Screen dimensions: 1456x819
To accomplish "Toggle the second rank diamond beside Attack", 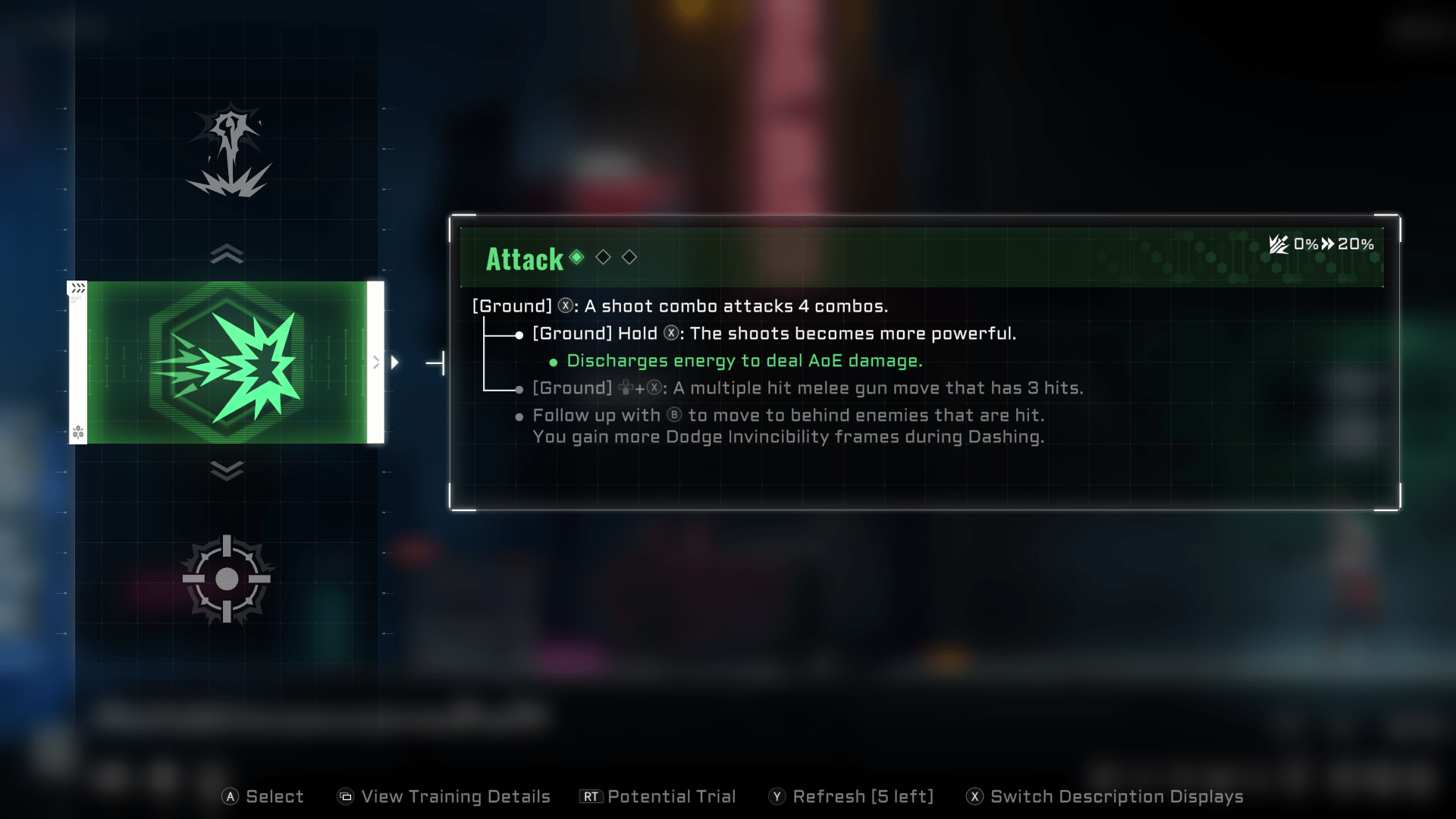I will coord(604,258).
